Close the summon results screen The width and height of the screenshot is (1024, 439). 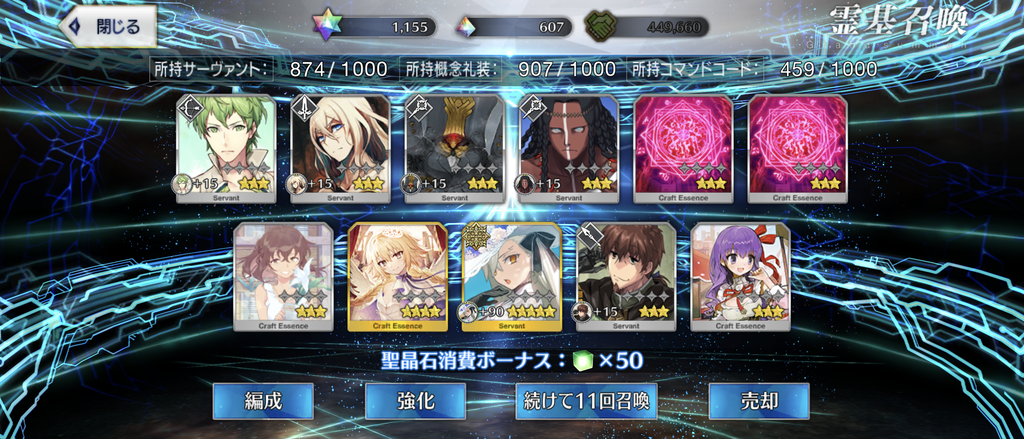[x=109, y=24]
